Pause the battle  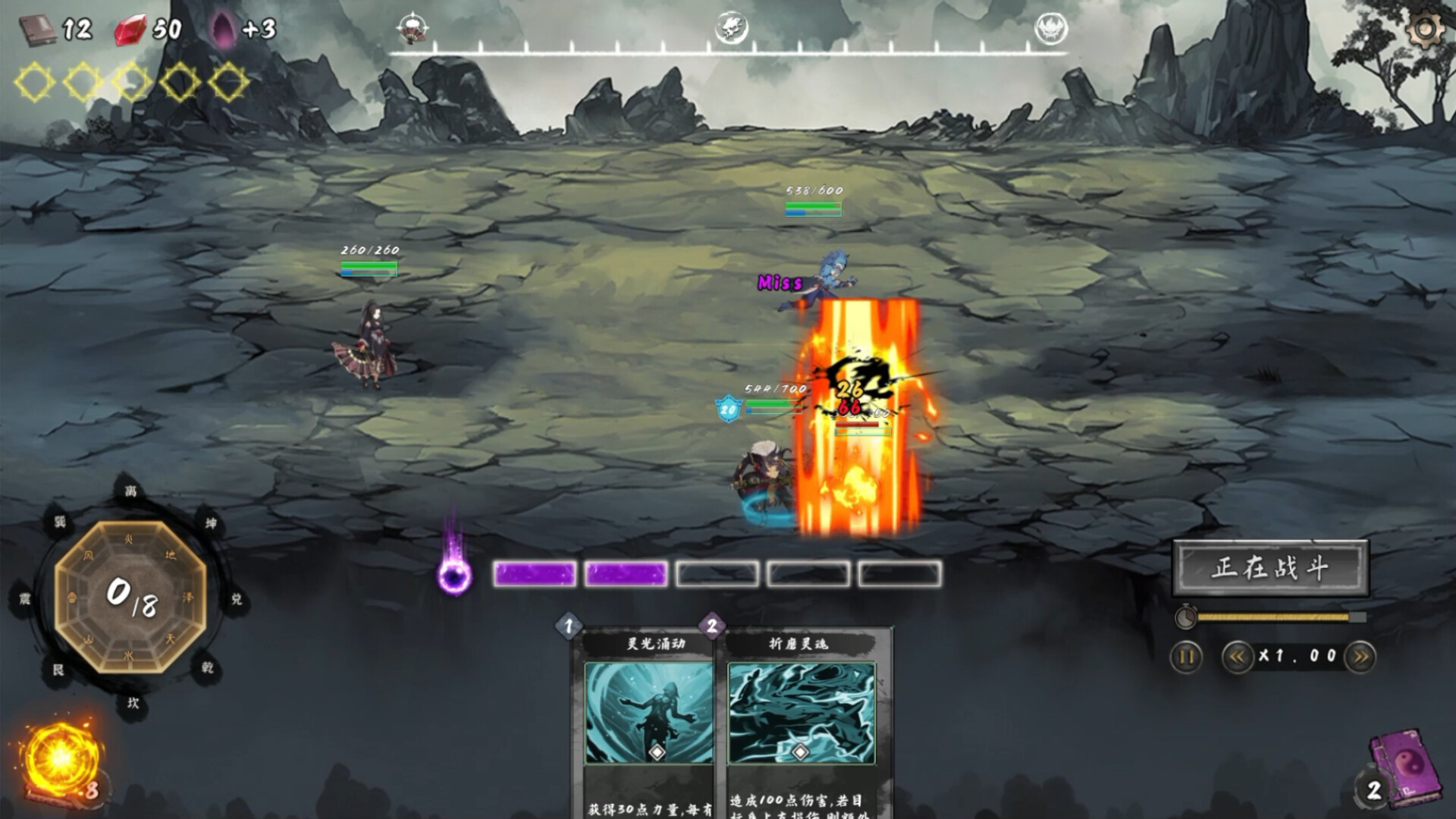1187,657
